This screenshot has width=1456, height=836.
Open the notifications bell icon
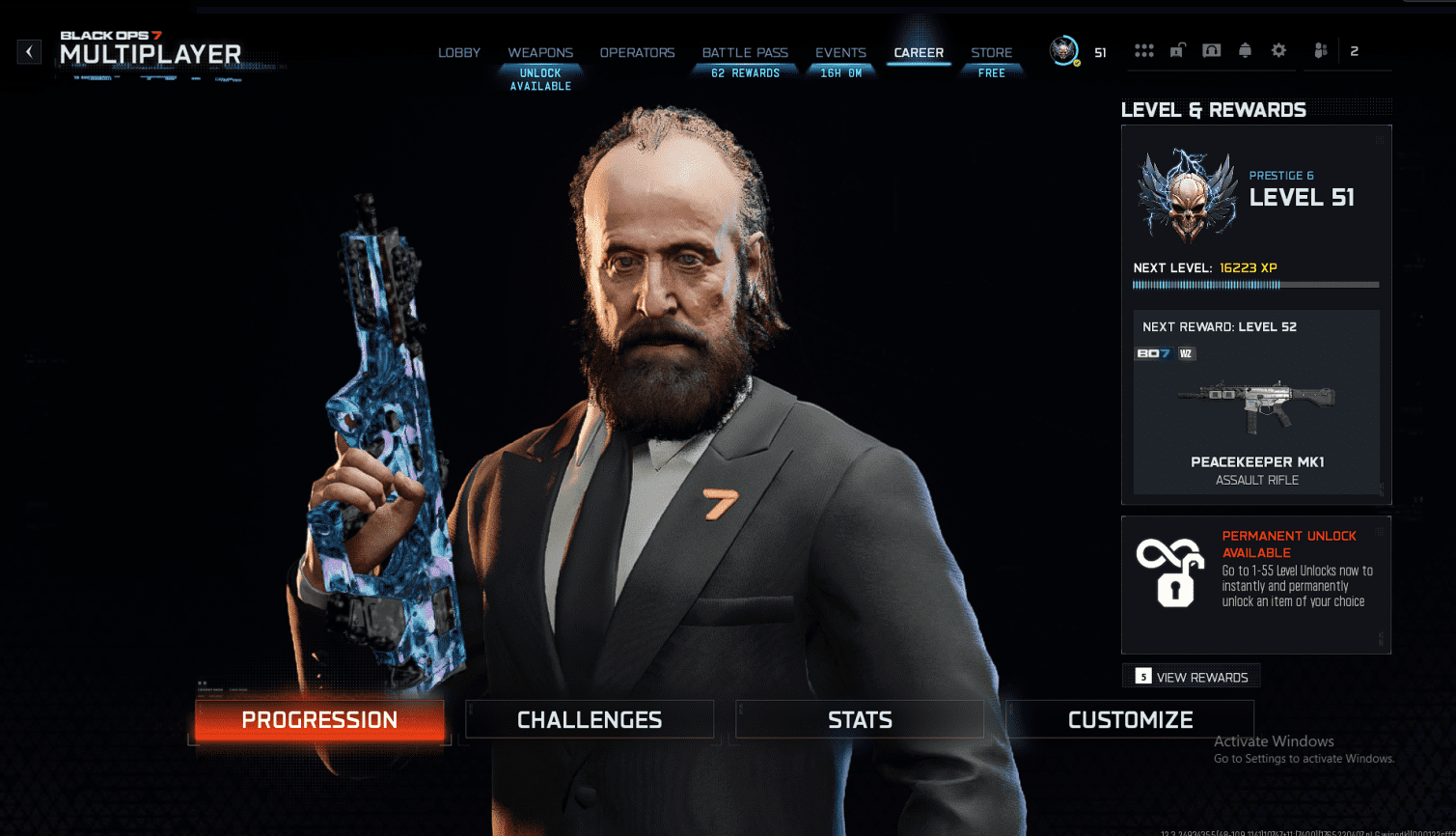click(1245, 50)
